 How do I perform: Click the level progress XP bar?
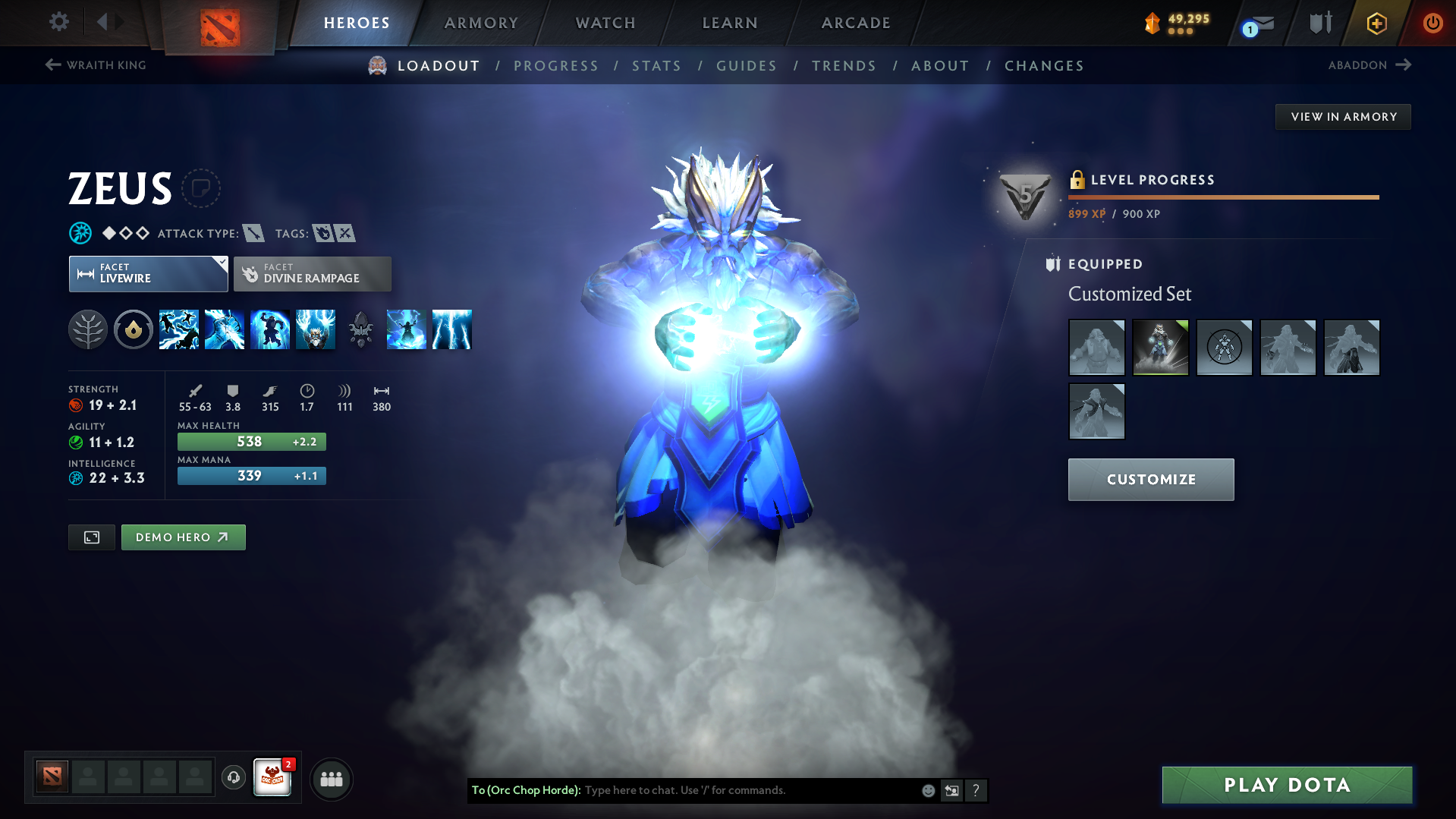[1223, 198]
